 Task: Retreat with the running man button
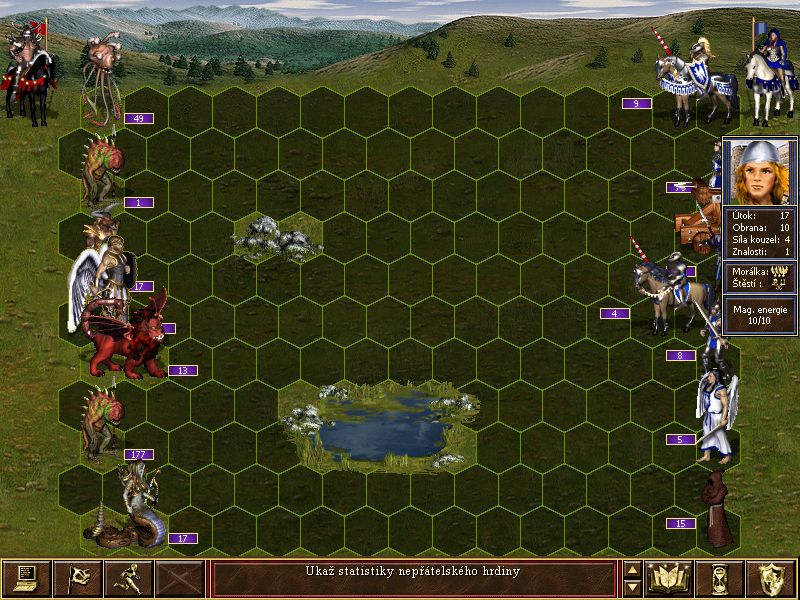click(x=128, y=578)
